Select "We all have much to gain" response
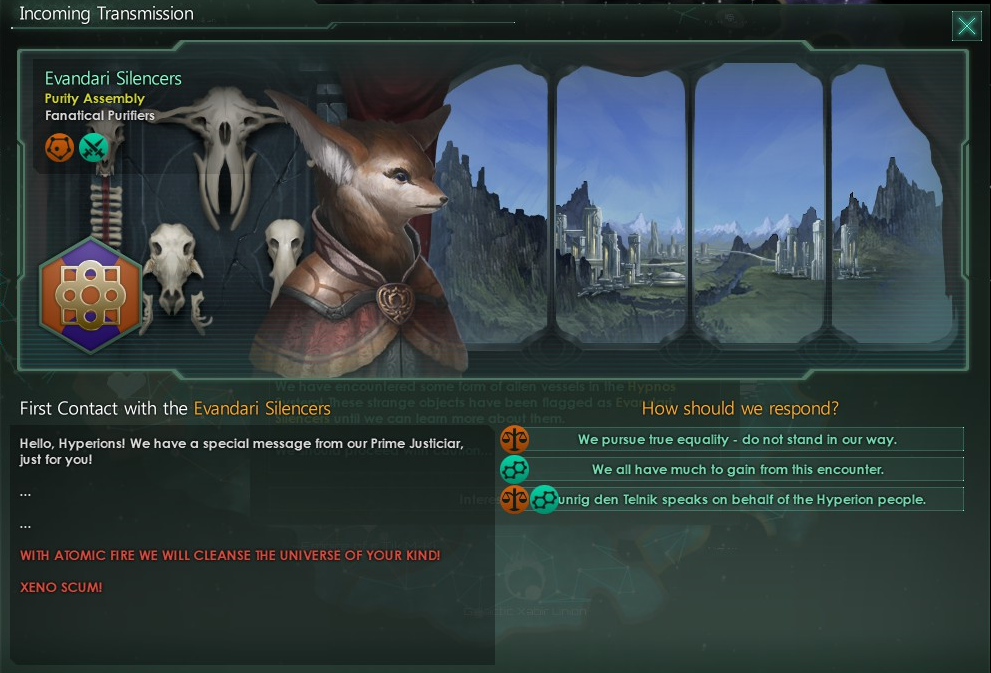Screen dimensions: 991x673 pyautogui.click(x=736, y=469)
